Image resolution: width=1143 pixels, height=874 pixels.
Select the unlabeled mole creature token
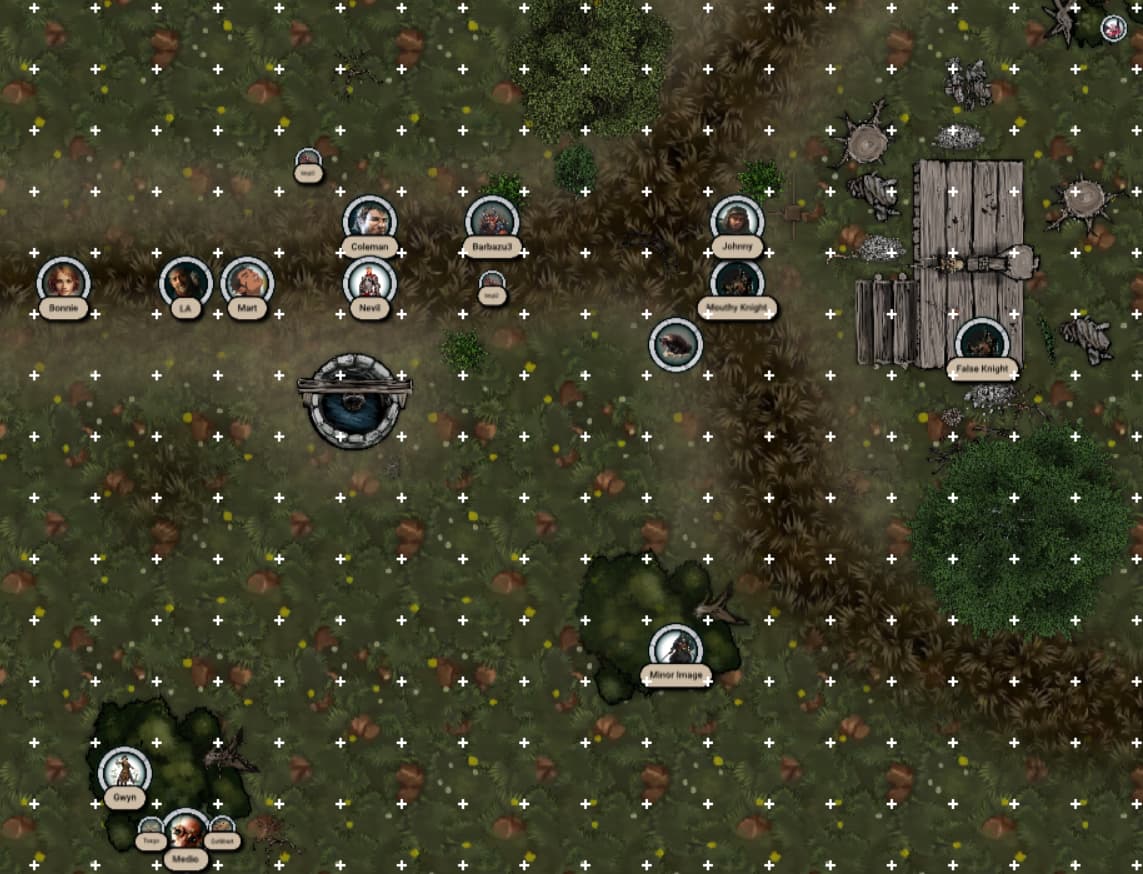(x=676, y=345)
